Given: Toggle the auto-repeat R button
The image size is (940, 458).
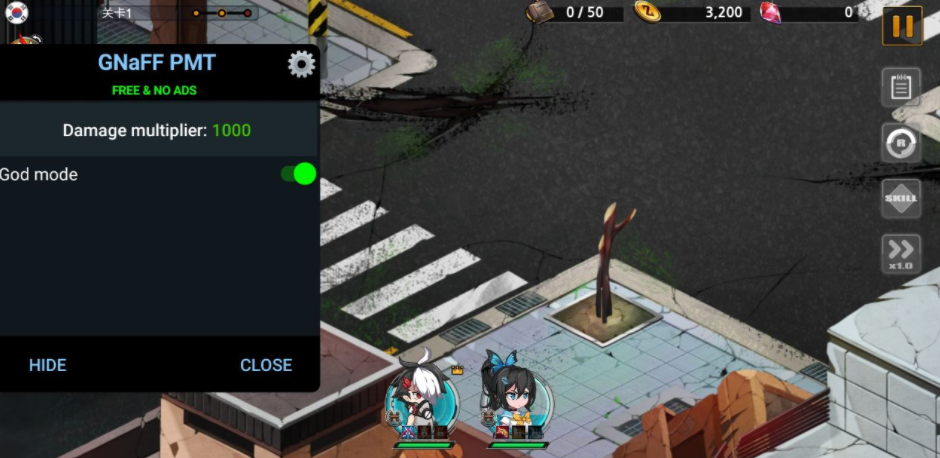Looking at the screenshot, I should pyautogui.click(x=901, y=143).
